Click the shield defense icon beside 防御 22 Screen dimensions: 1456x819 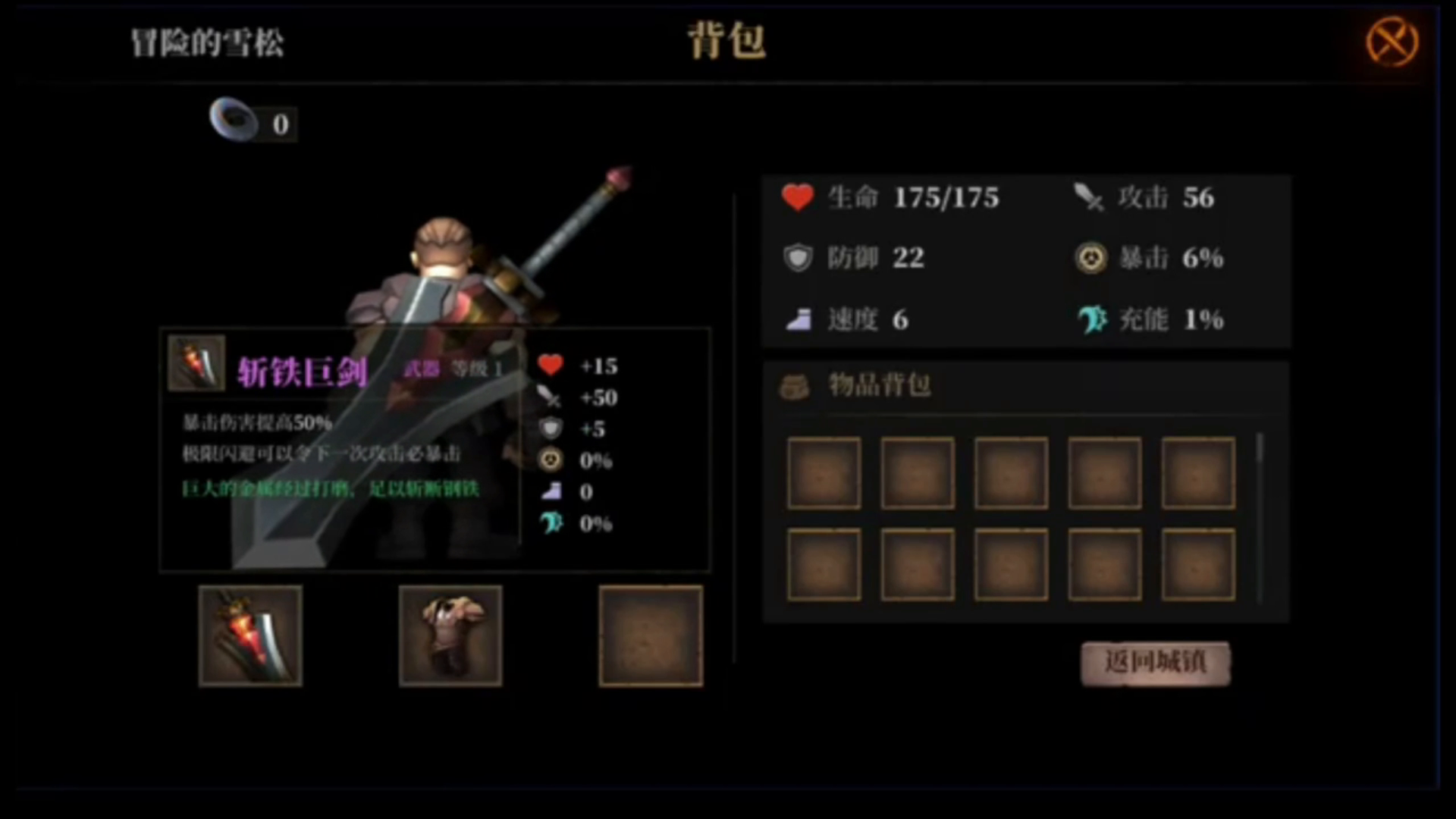[x=799, y=258]
